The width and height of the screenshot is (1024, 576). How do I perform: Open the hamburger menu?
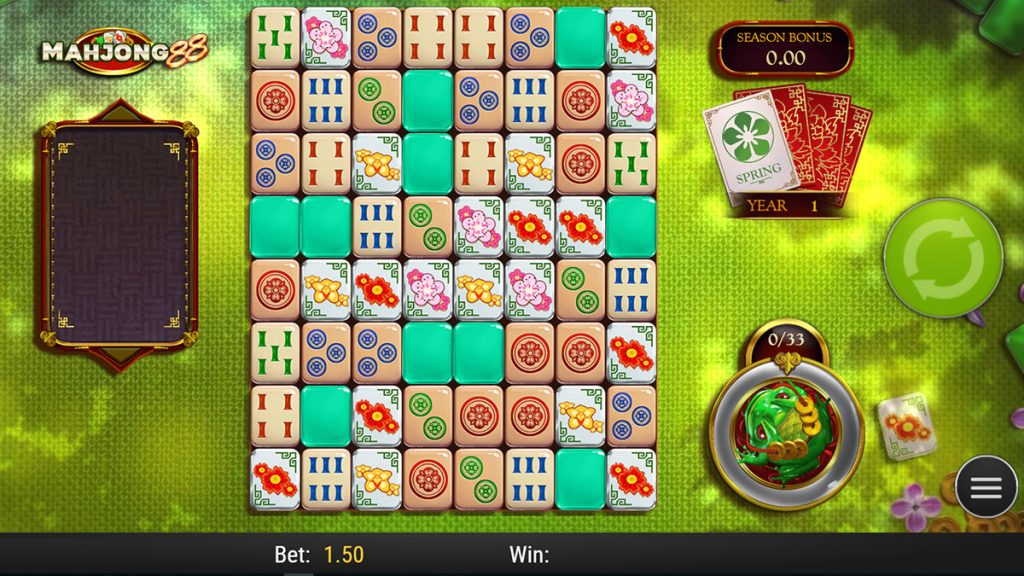click(x=986, y=487)
